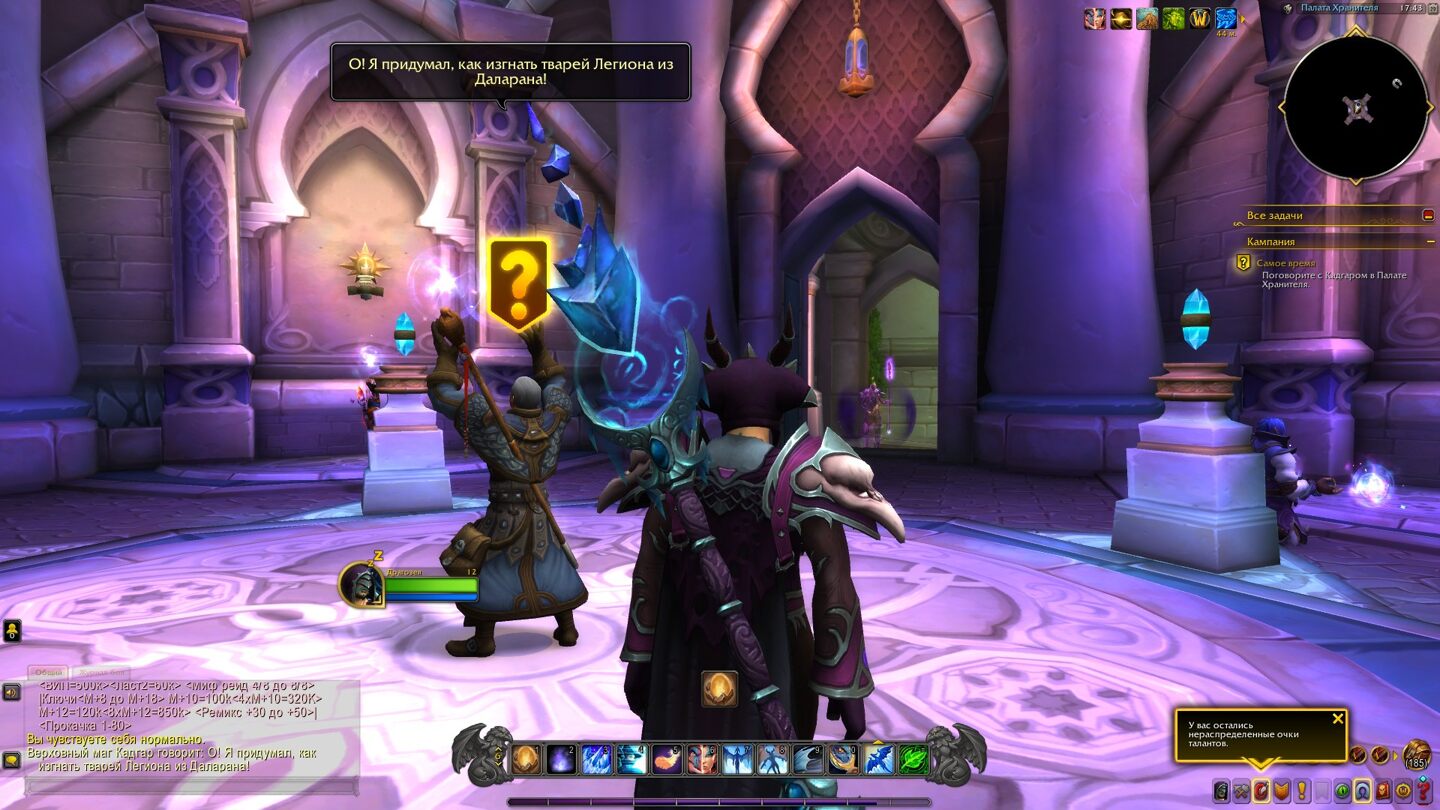Screen dimensions: 1440x810
Task: Open the character info micro button
Action: pyautogui.click(x=1221, y=791)
